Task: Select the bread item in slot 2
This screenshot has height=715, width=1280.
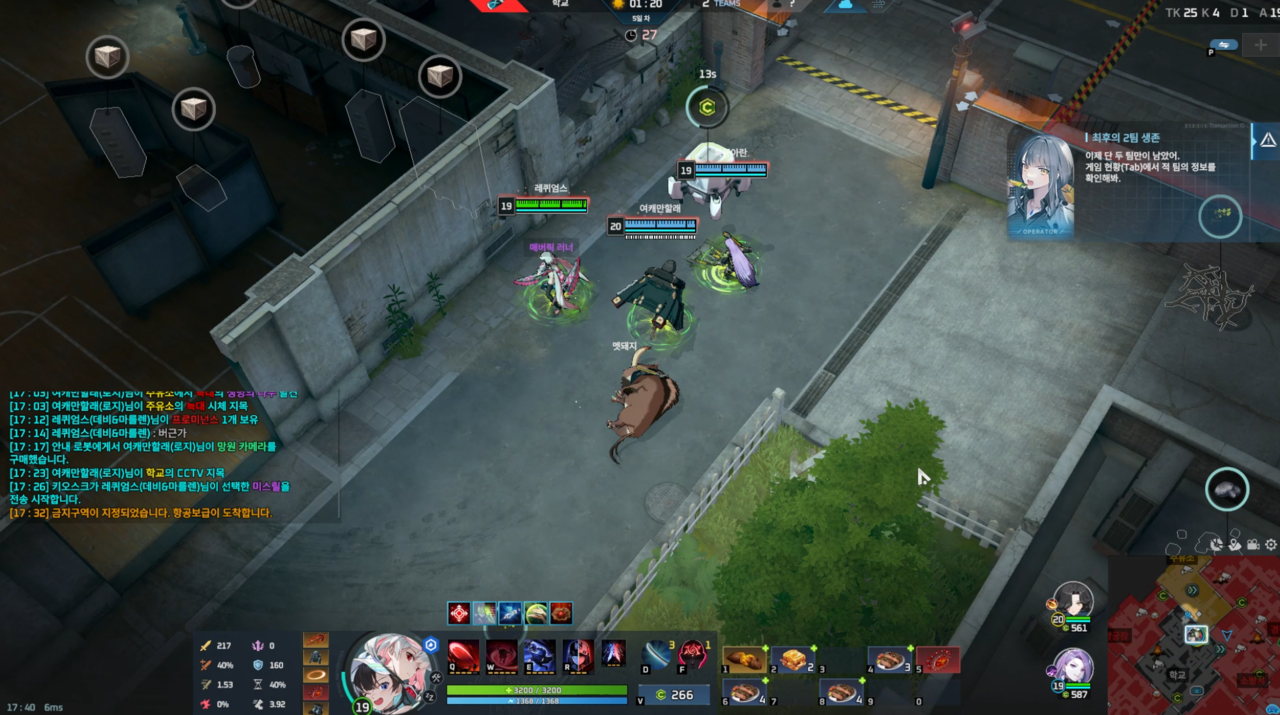Action: [x=791, y=660]
